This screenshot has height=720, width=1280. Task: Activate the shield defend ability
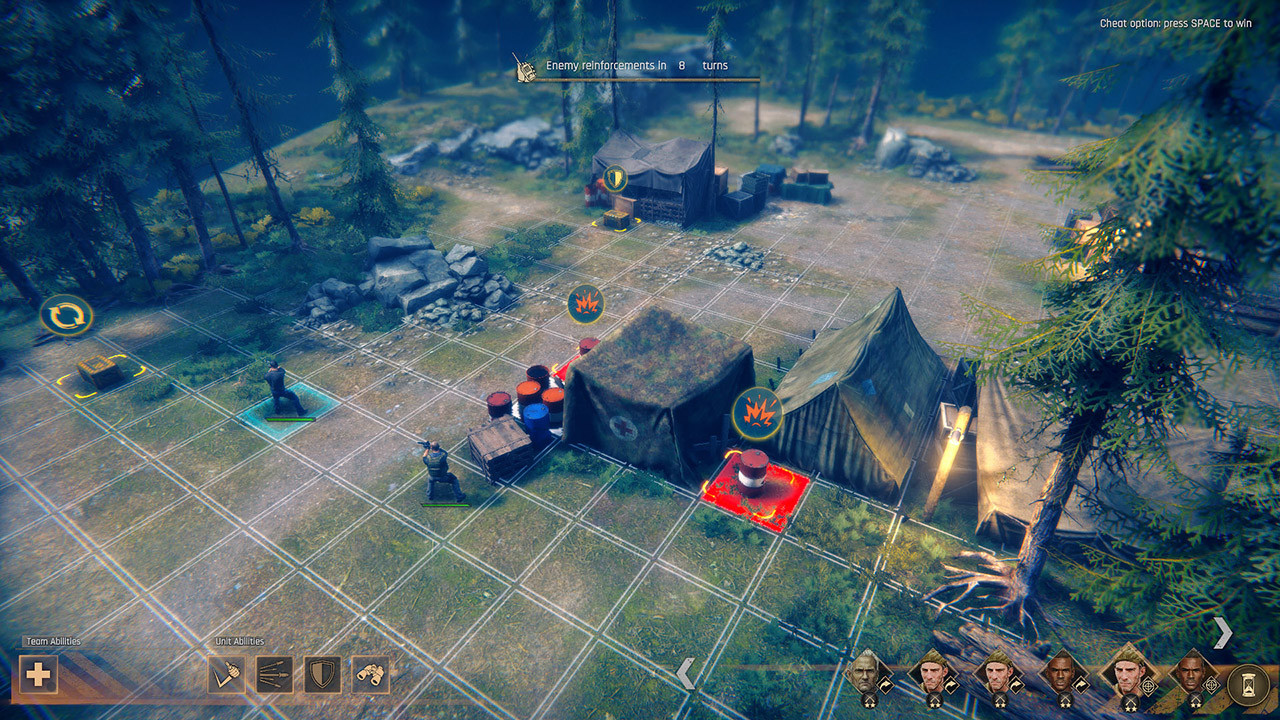[322, 674]
